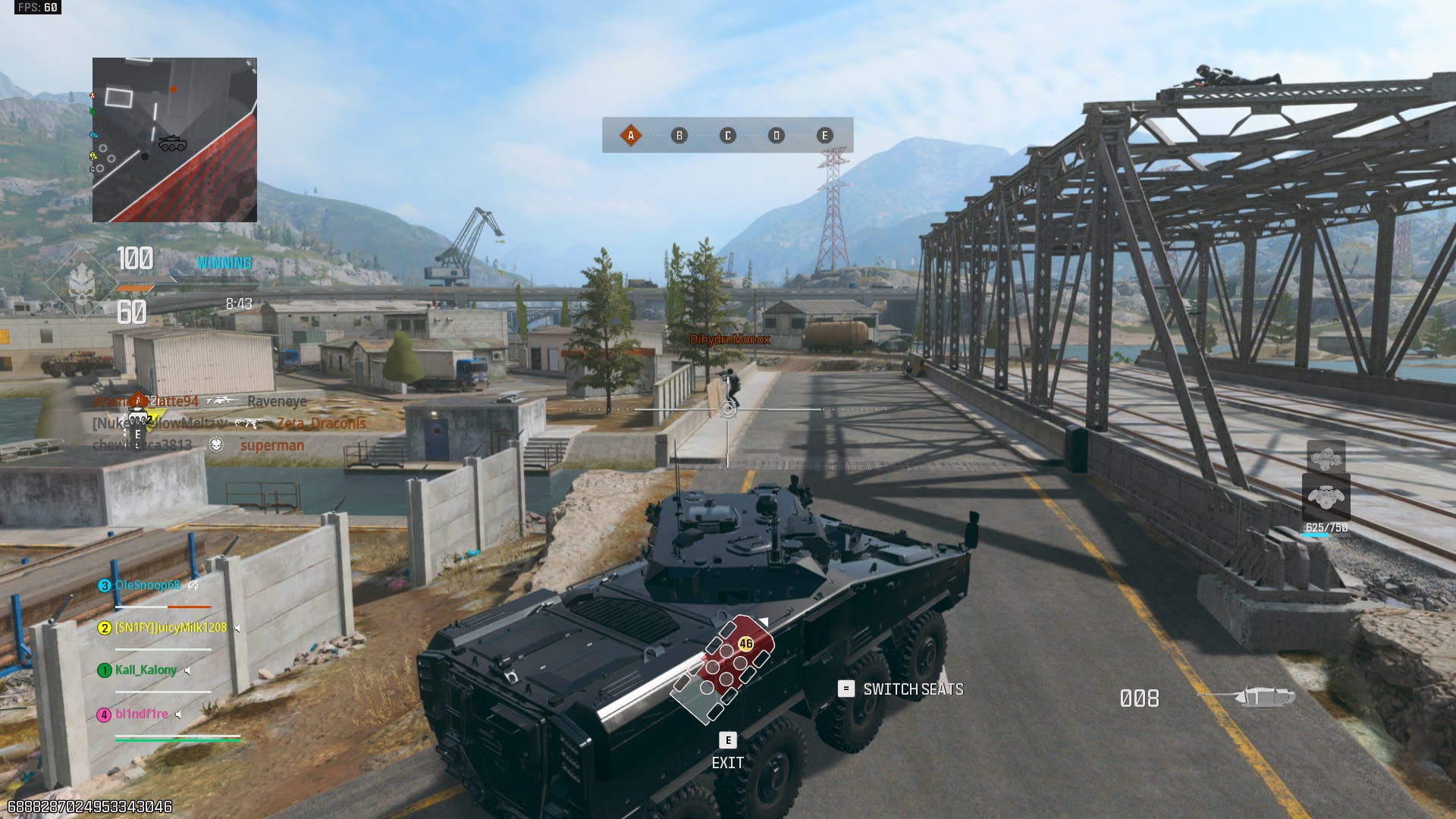Click the tank shell ammo icon
The image size is (1456, 819).
[1263, 696]
